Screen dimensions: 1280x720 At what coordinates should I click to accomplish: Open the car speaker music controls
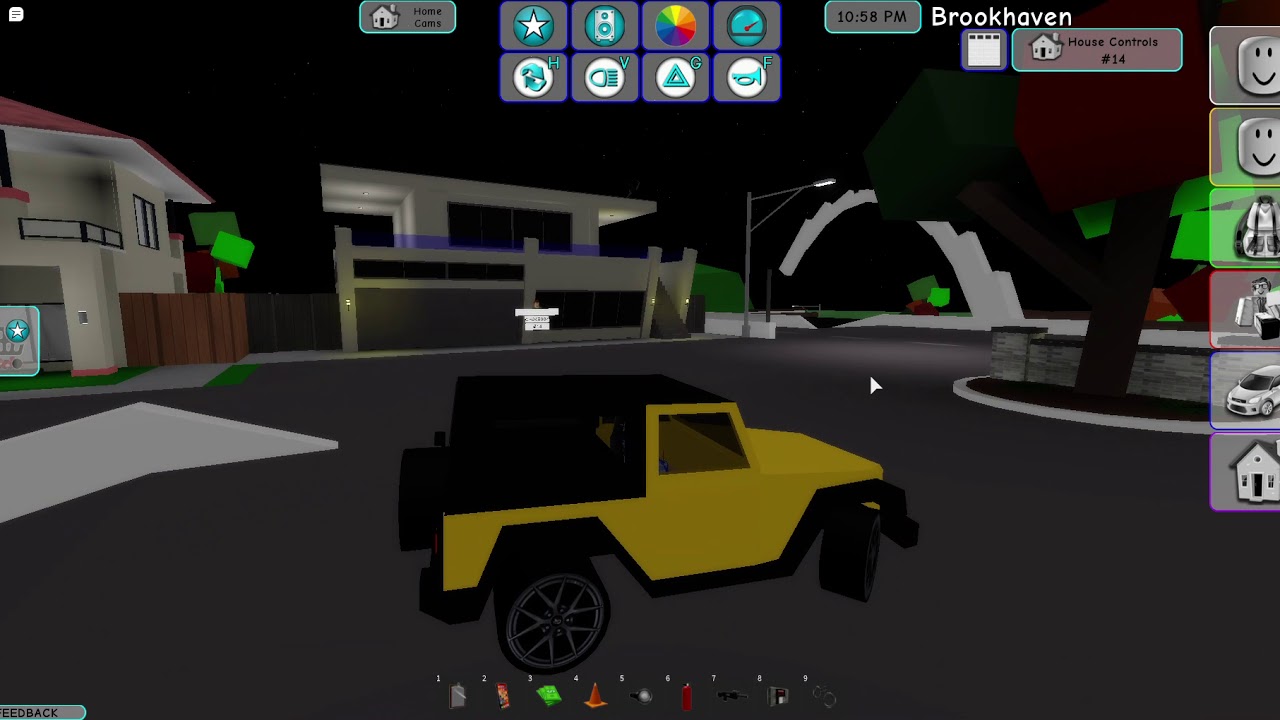pos(604,26)
